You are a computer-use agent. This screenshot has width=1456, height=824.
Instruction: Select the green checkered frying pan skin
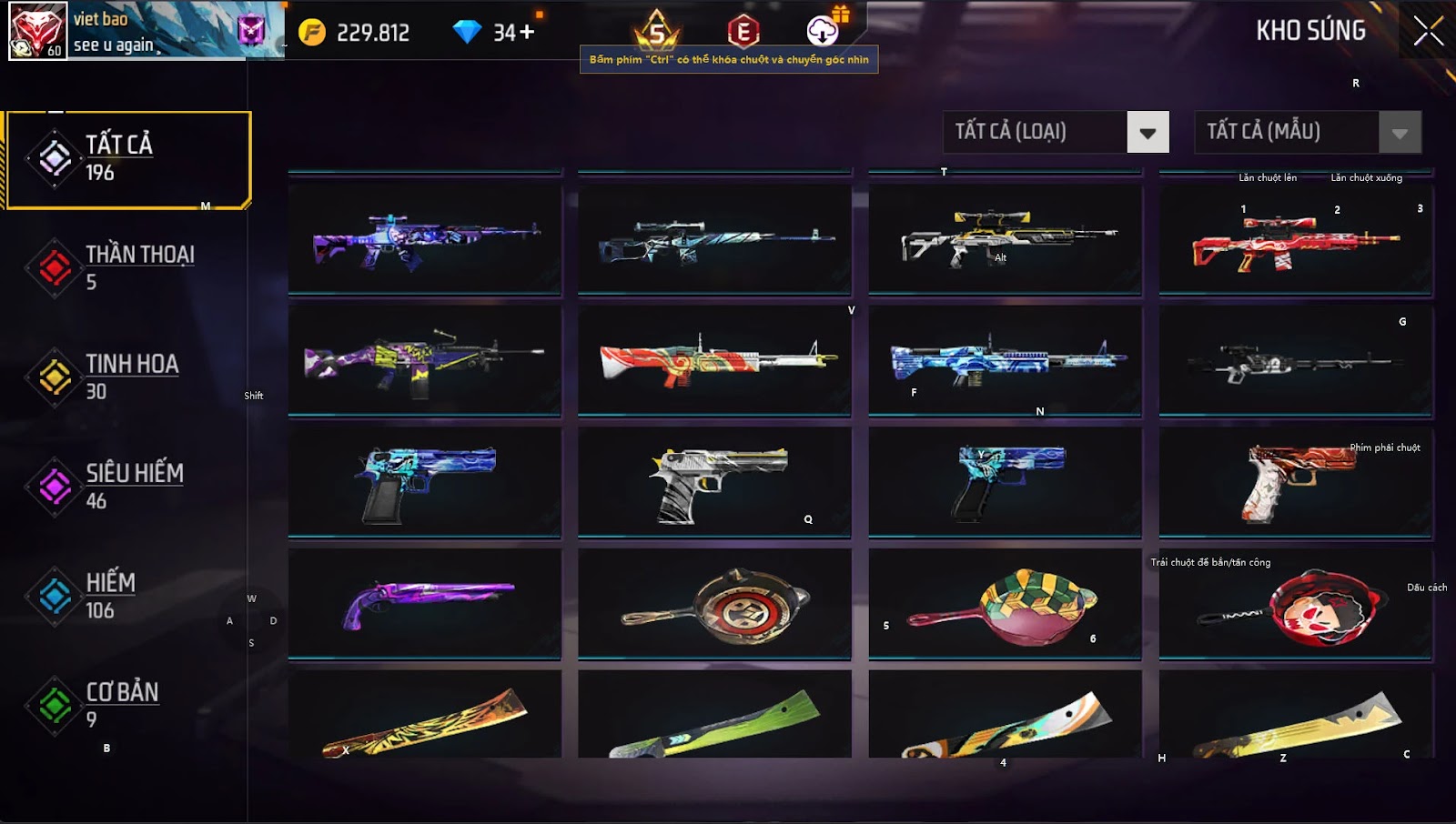(x=1005, y=604)
